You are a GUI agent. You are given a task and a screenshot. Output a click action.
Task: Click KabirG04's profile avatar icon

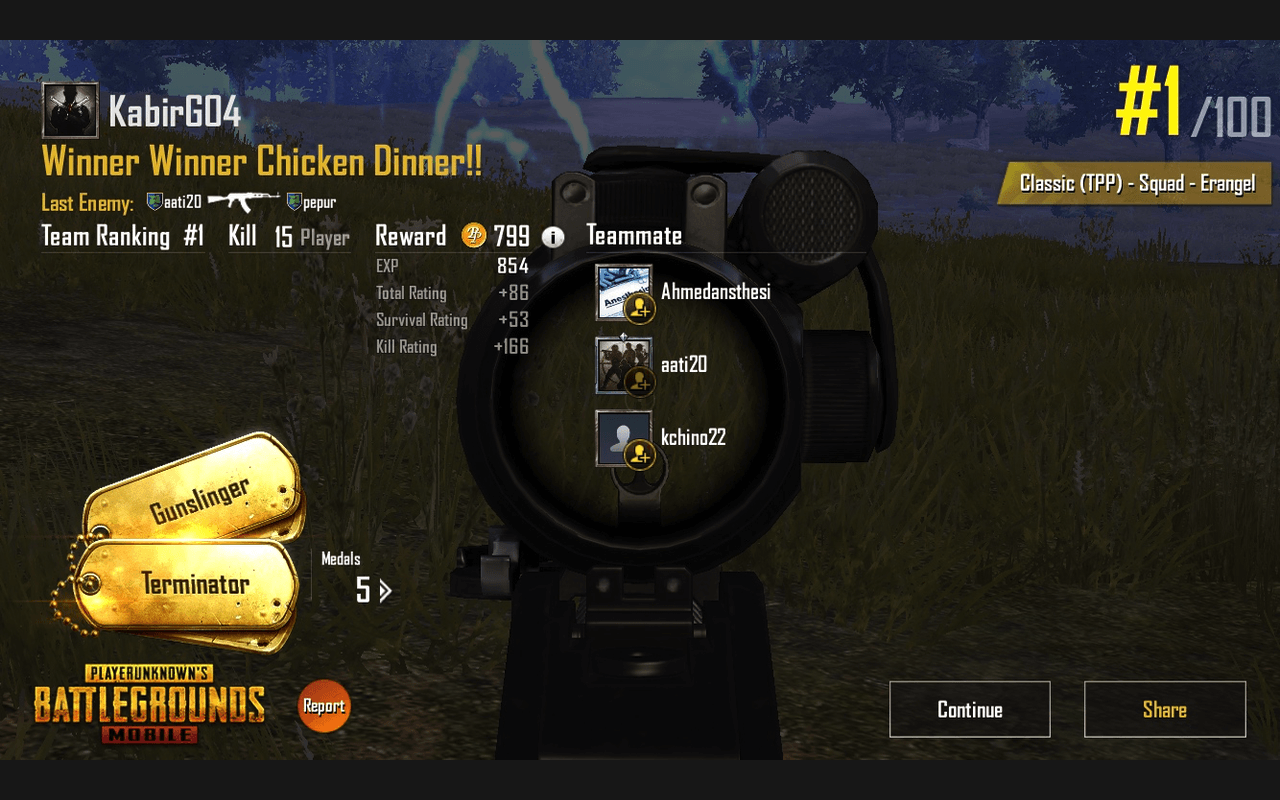(68, 109)
